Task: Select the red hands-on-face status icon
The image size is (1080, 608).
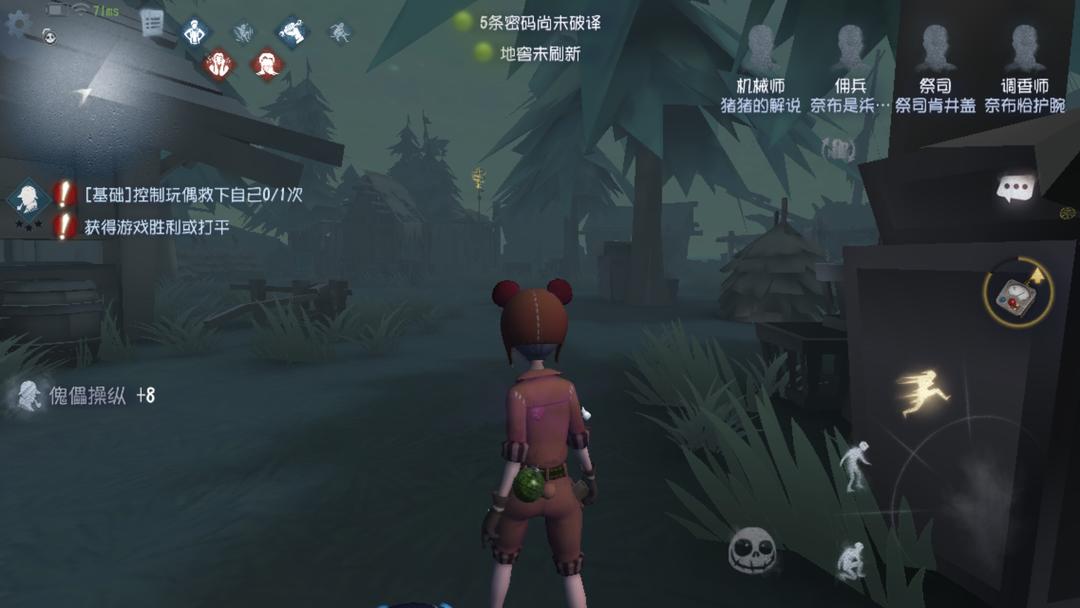Action: tap(219, 65)
